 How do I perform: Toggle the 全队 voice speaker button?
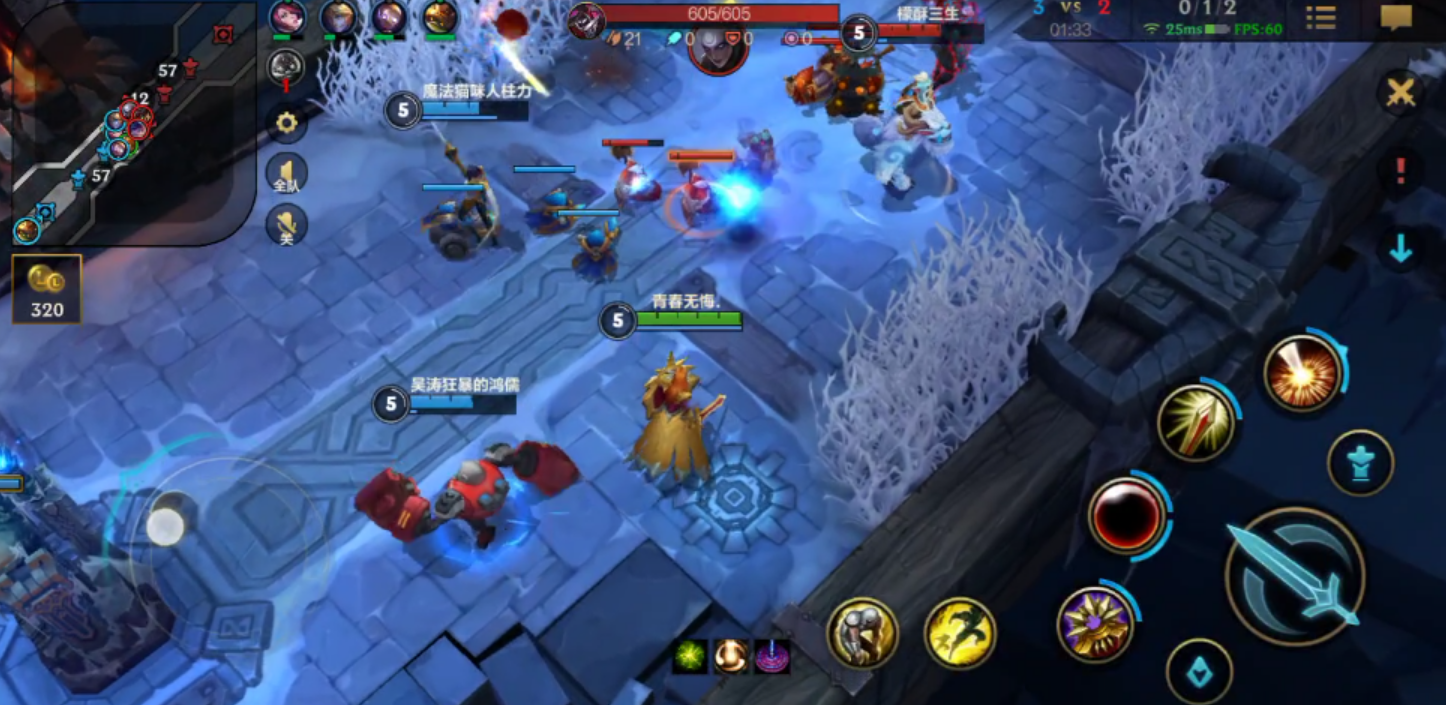click(x=287, y=175)
